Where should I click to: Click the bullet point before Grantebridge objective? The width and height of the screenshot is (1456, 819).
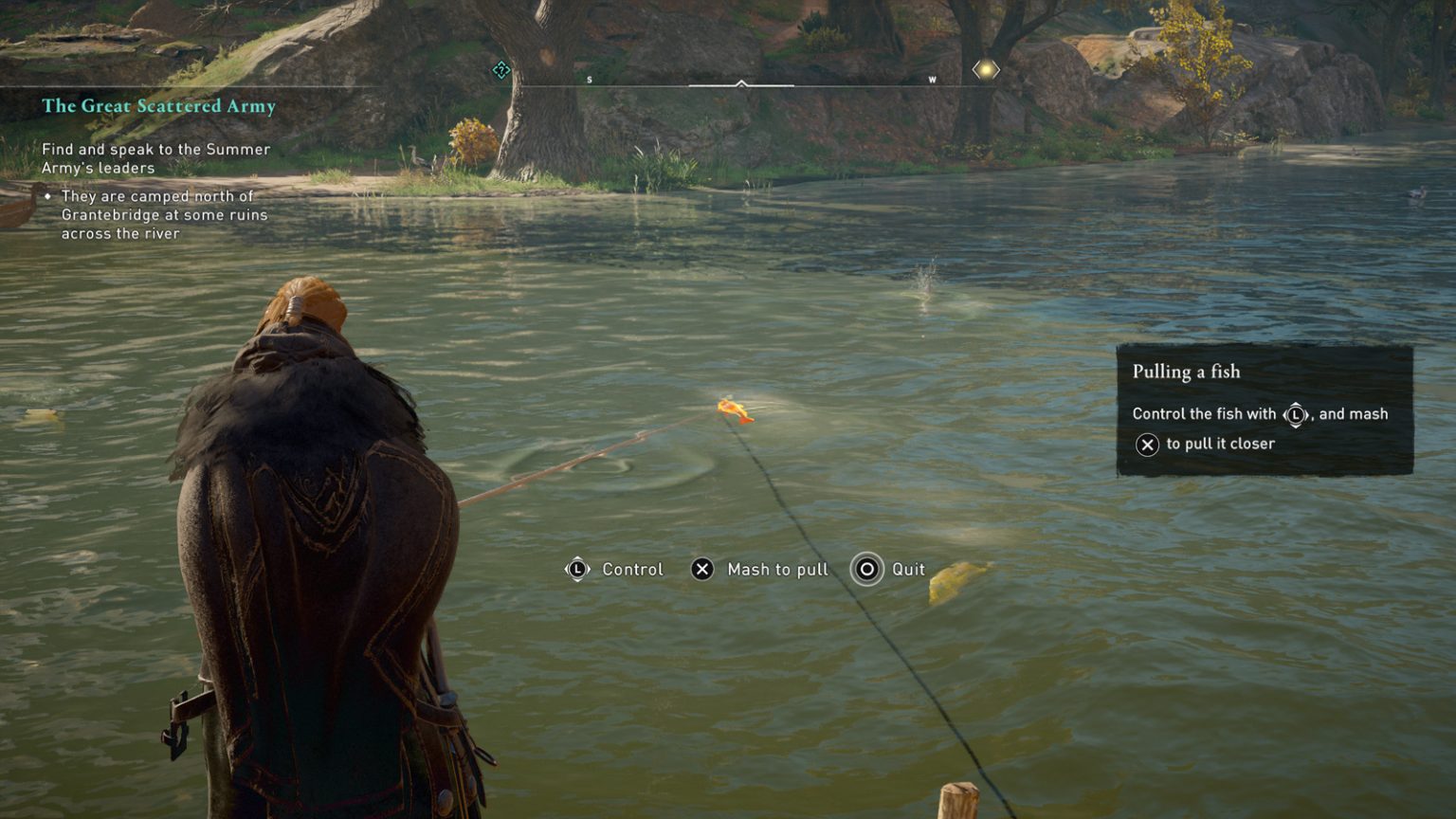(48, 197)
